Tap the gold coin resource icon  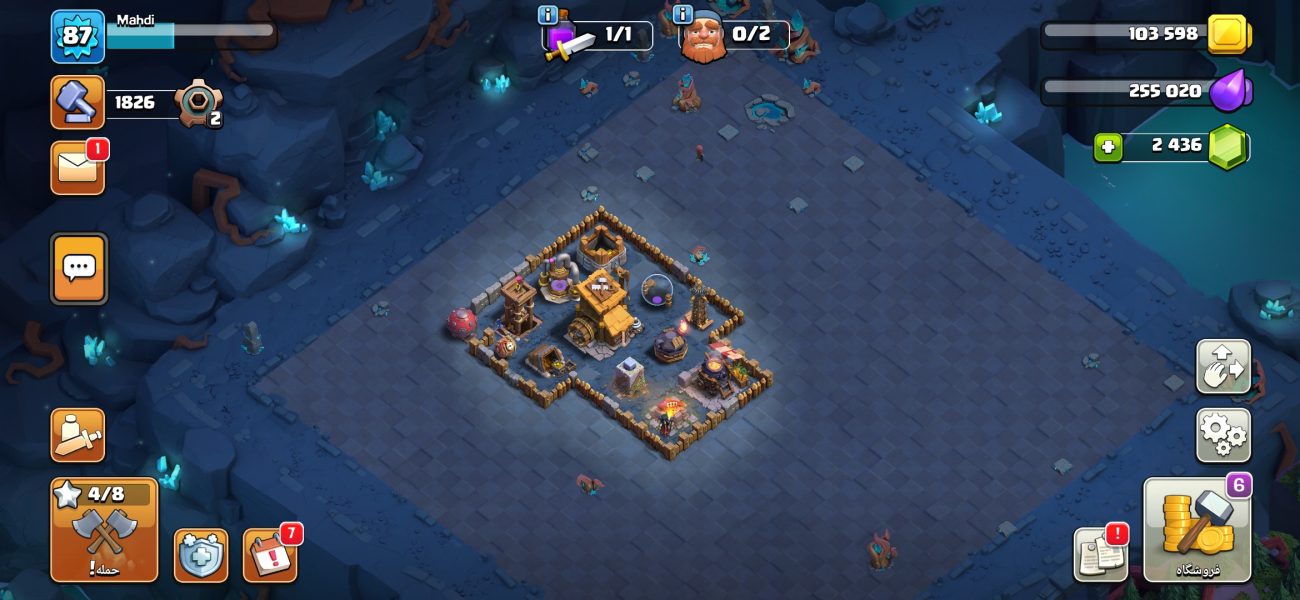pos(1227,35)
